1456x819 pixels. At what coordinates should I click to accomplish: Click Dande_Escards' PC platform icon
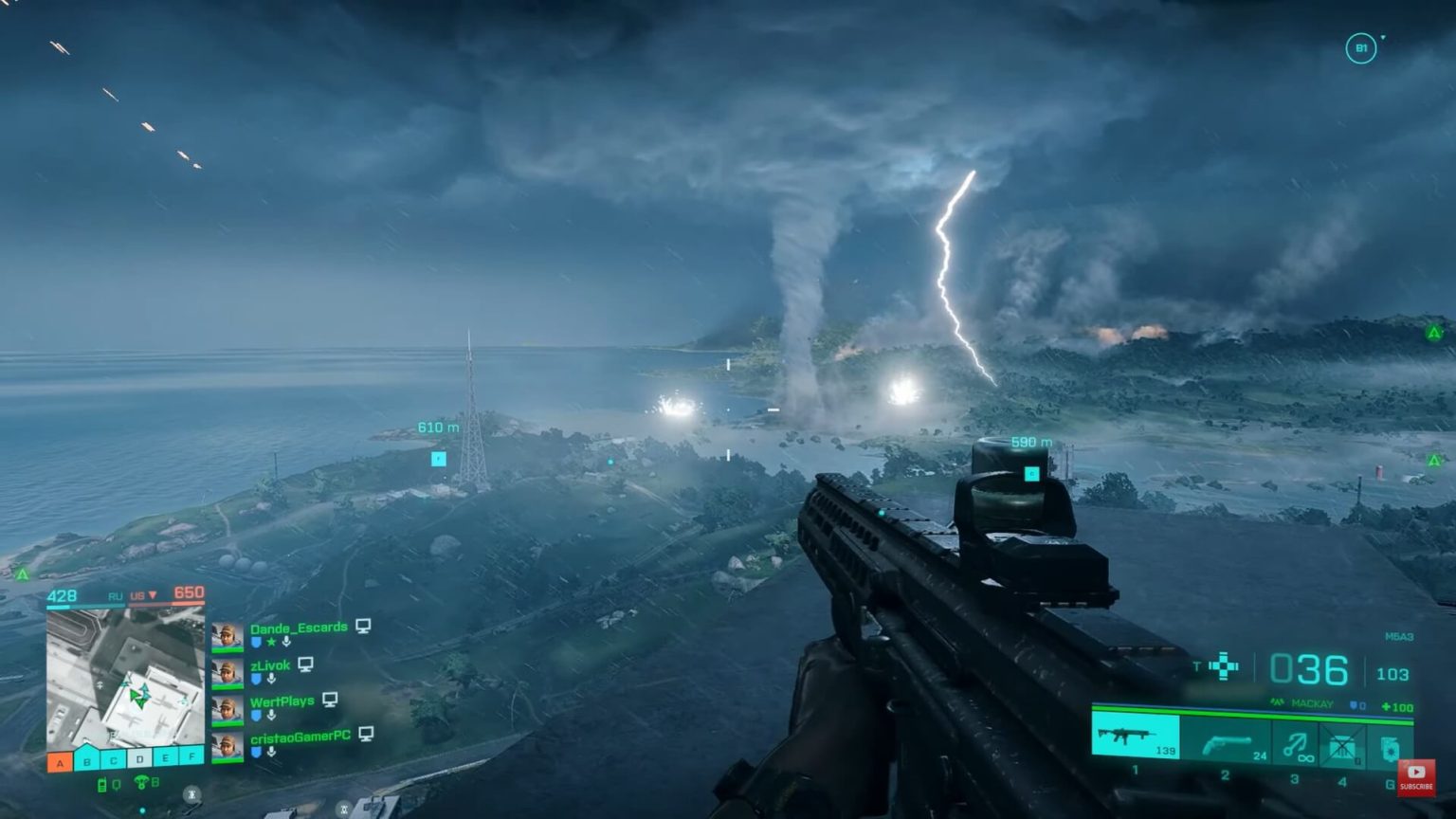click(363, 627)
